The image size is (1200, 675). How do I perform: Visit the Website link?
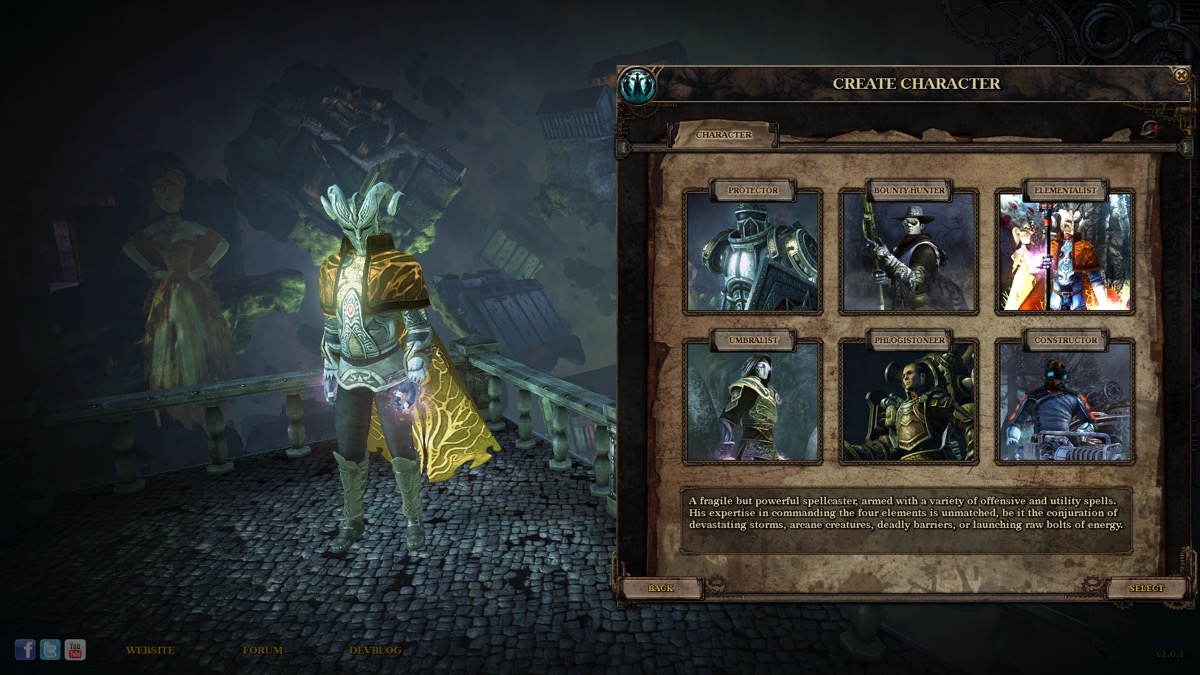click(150, 650)
